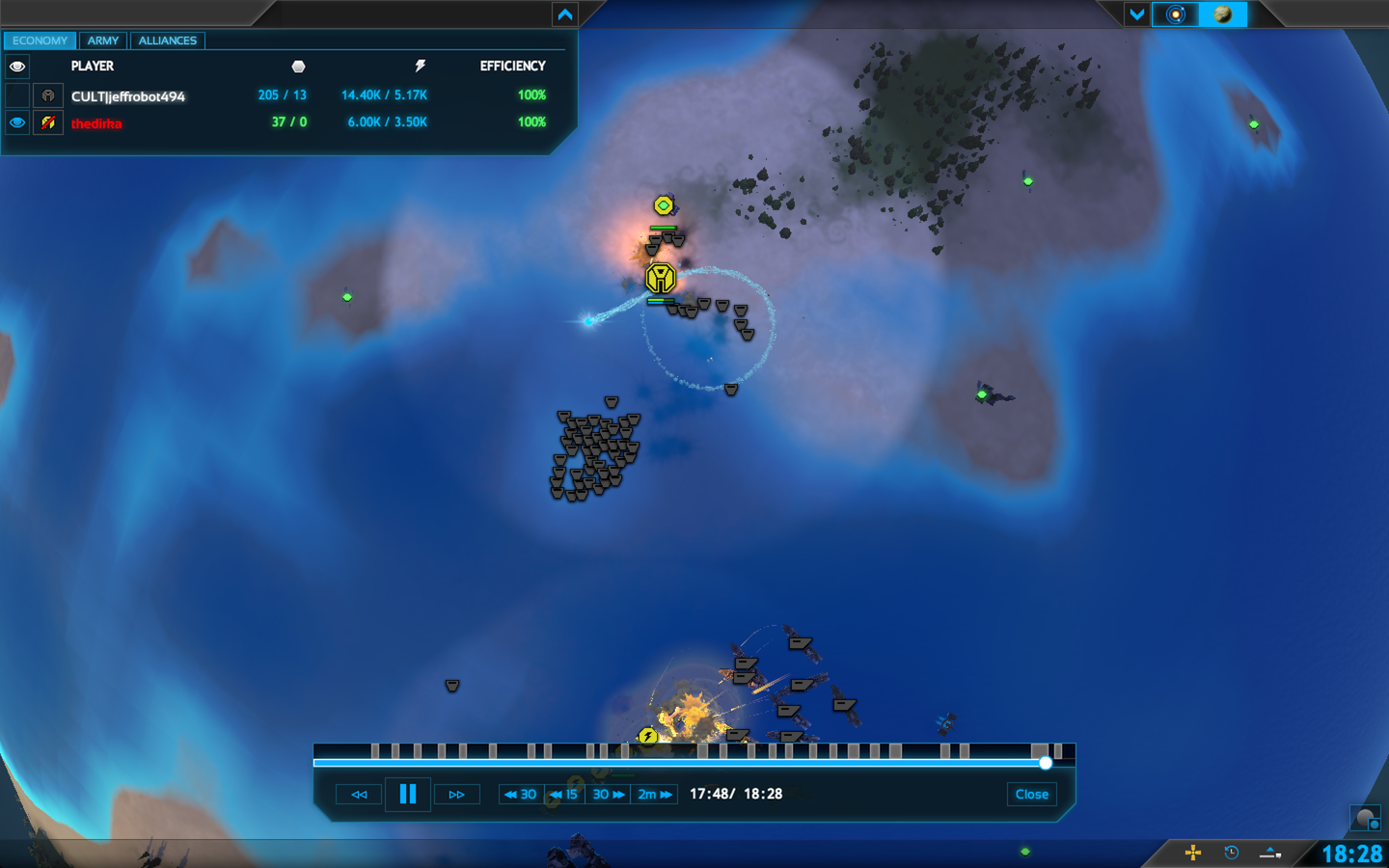Skip back 30 seconds in replay
The height and width of the screenshot is (868, 1389).
coord(521,795)
